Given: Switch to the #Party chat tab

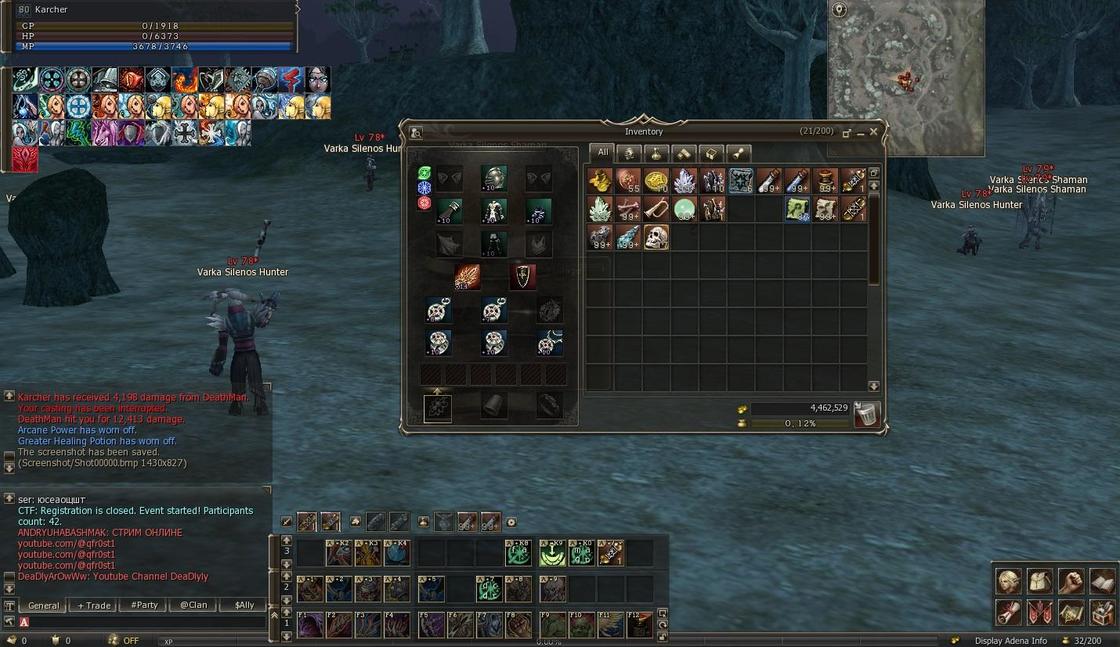Looking at the screenshot, I should (143, 605).
